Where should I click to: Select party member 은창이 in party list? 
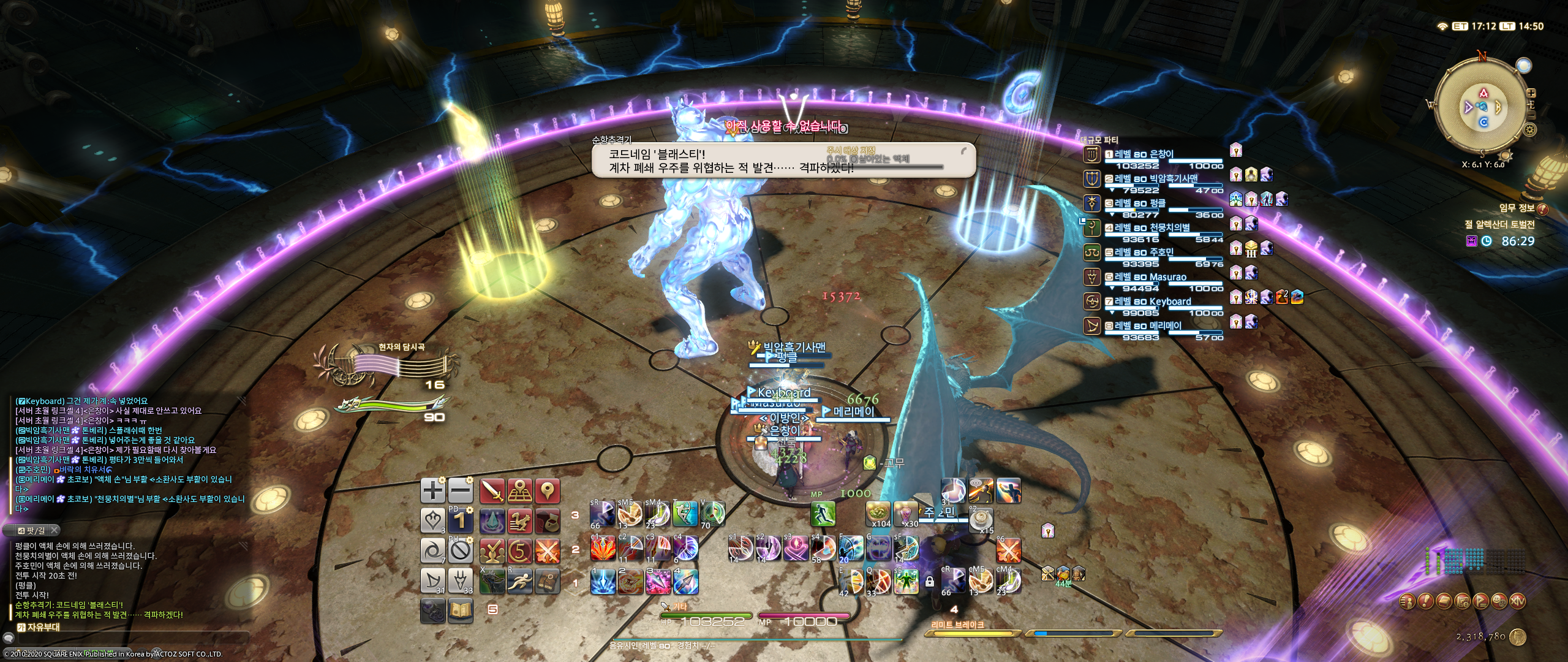pos(1143,155)
